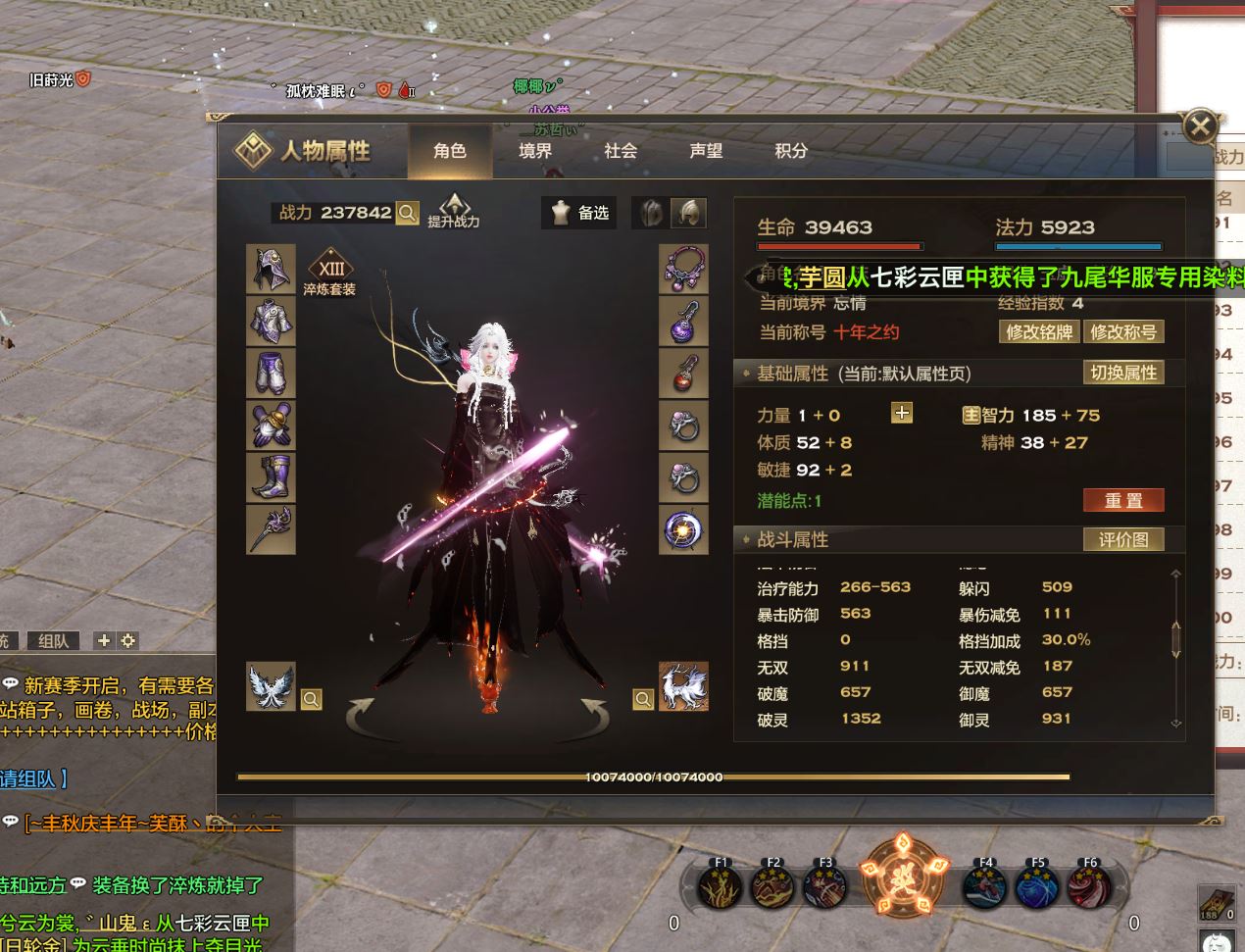Open the 组队 team chat tab
This screenshot has width=1245, height=952.
point(54,641)
